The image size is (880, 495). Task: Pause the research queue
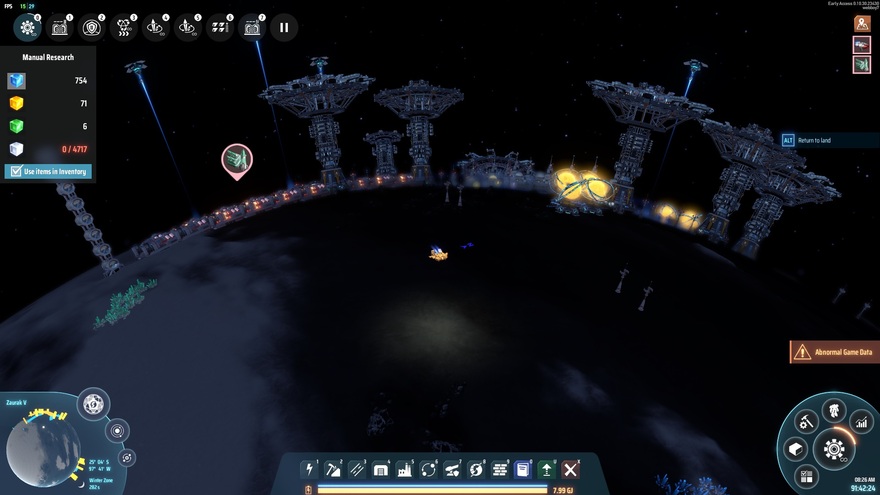284,28
